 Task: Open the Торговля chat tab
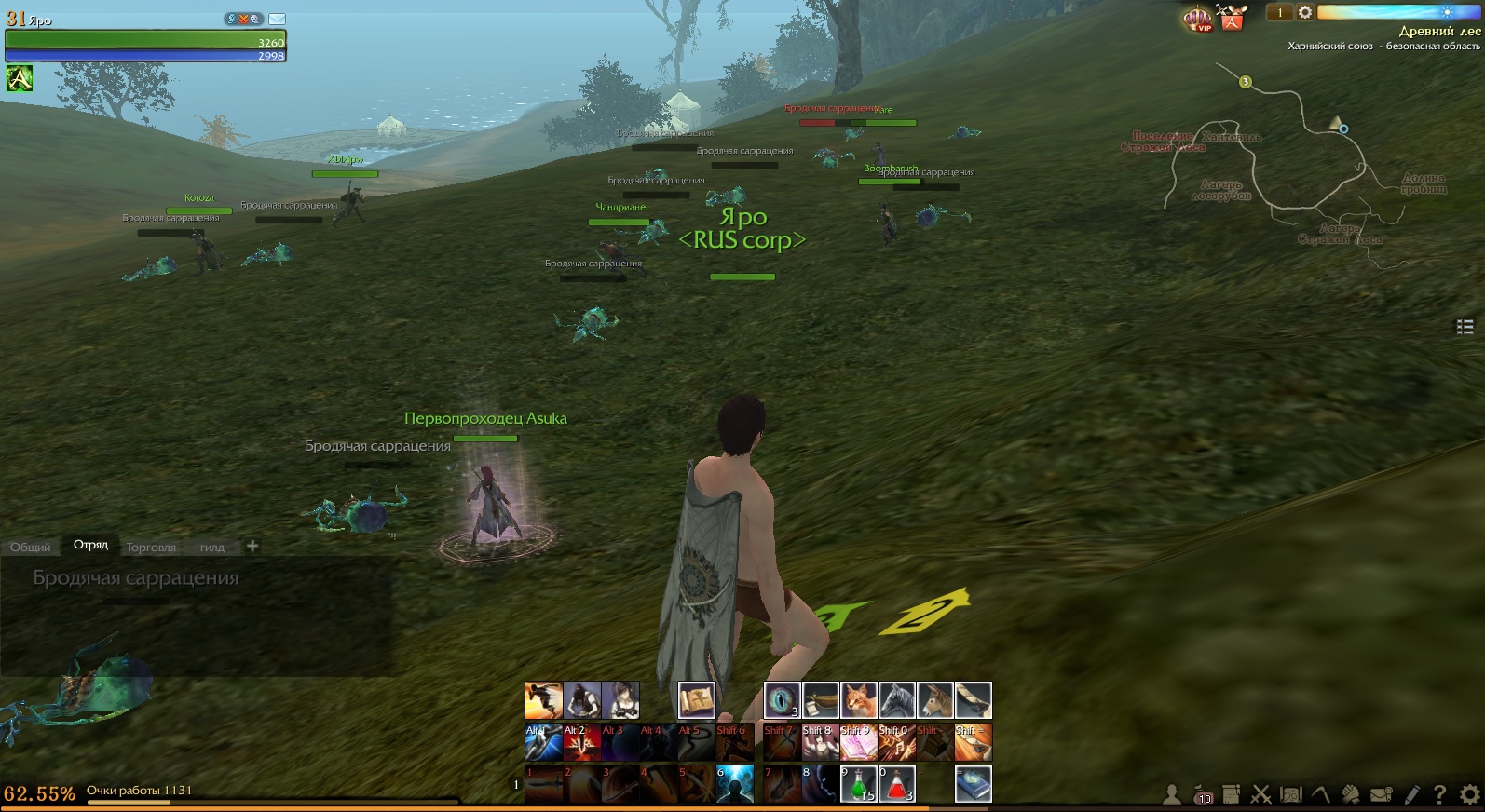[x=151, y=548]
